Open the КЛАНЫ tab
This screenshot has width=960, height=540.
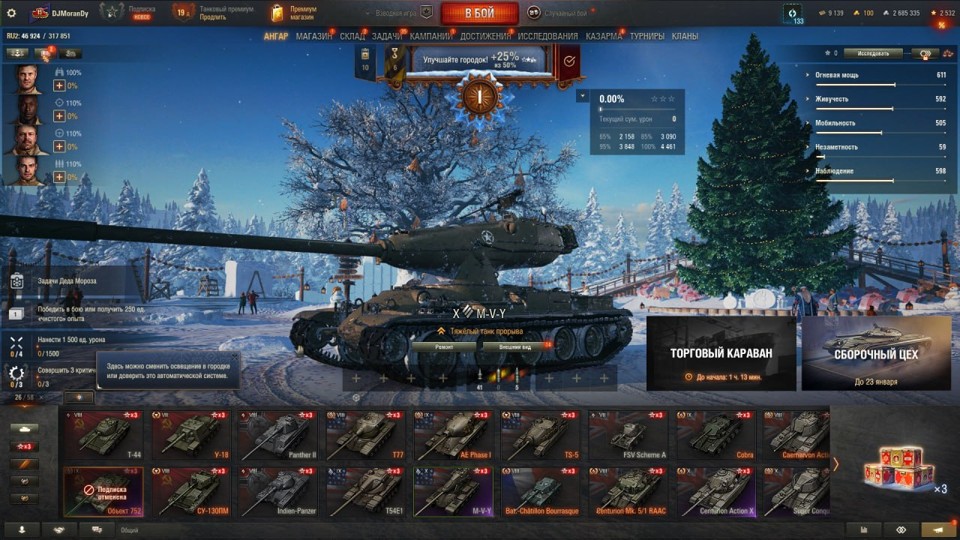[x=685, y=36]
